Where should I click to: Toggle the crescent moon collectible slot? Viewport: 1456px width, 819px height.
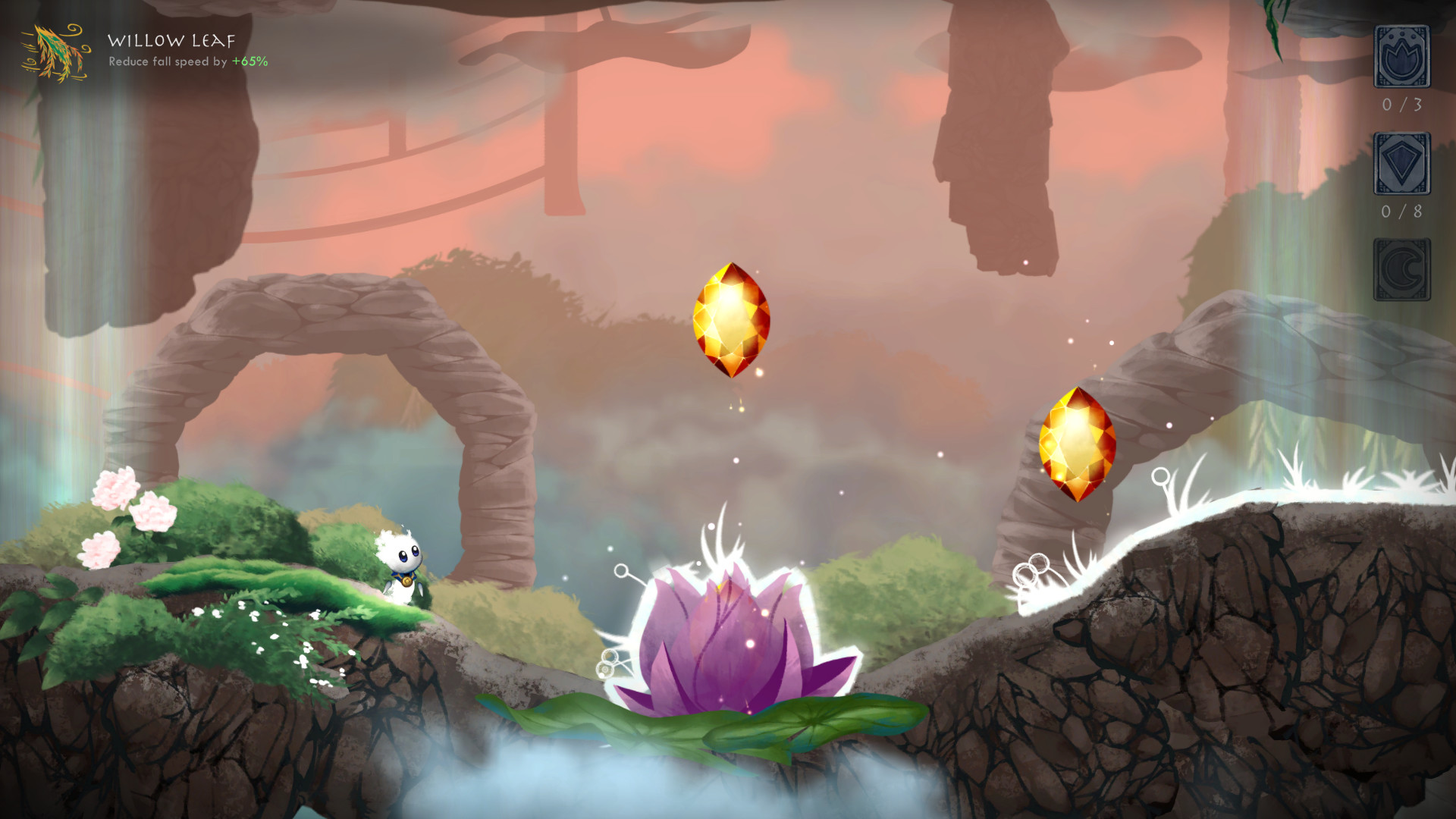pyautogui.click(x=1401, y=269)
